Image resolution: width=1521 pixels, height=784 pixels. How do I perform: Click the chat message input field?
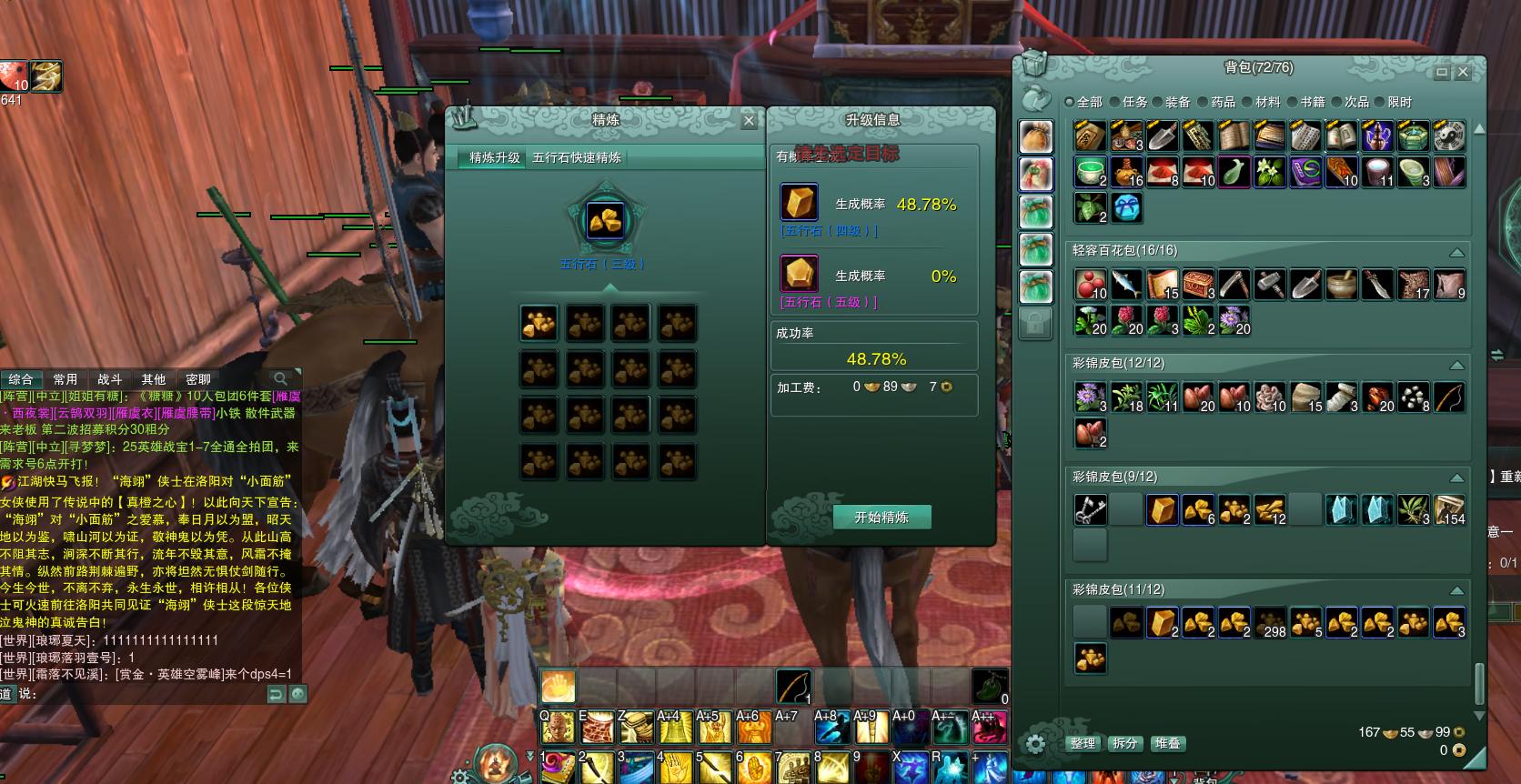point(146,694)
